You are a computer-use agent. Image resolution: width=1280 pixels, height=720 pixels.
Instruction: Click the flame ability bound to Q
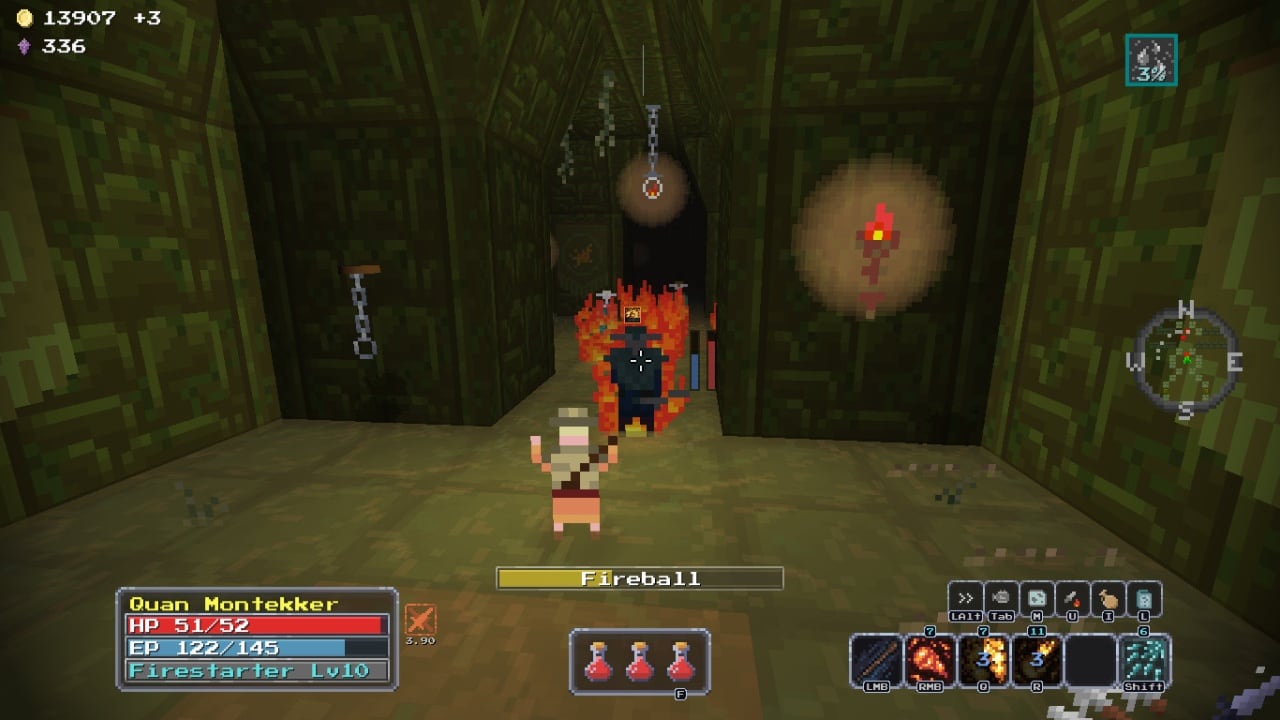983,660
